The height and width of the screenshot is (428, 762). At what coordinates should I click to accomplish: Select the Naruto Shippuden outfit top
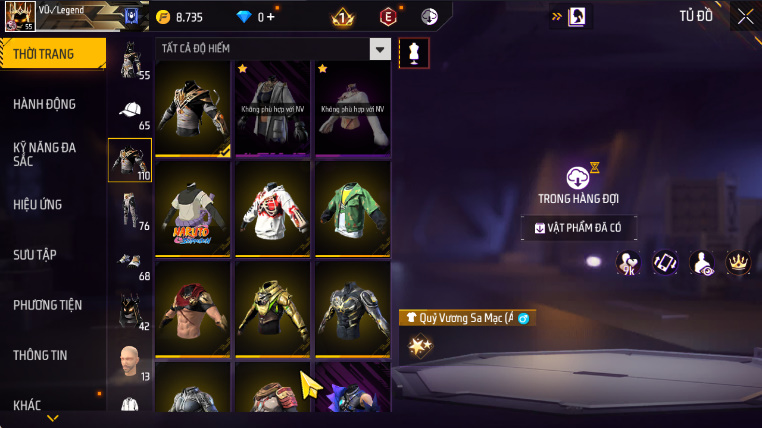click(x=194, y=208)
